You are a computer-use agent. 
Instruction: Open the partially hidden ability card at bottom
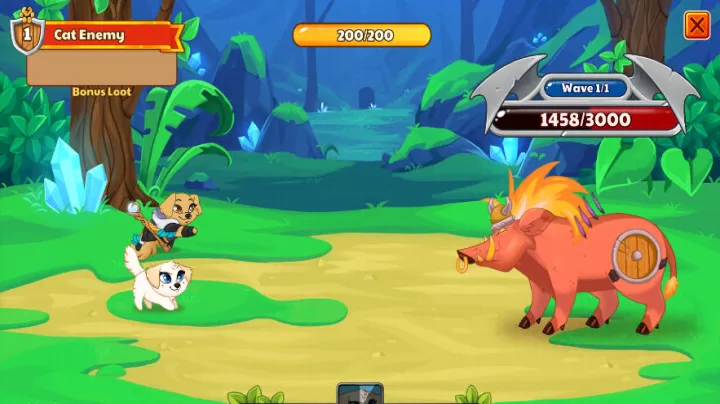(x=360, y=394)
